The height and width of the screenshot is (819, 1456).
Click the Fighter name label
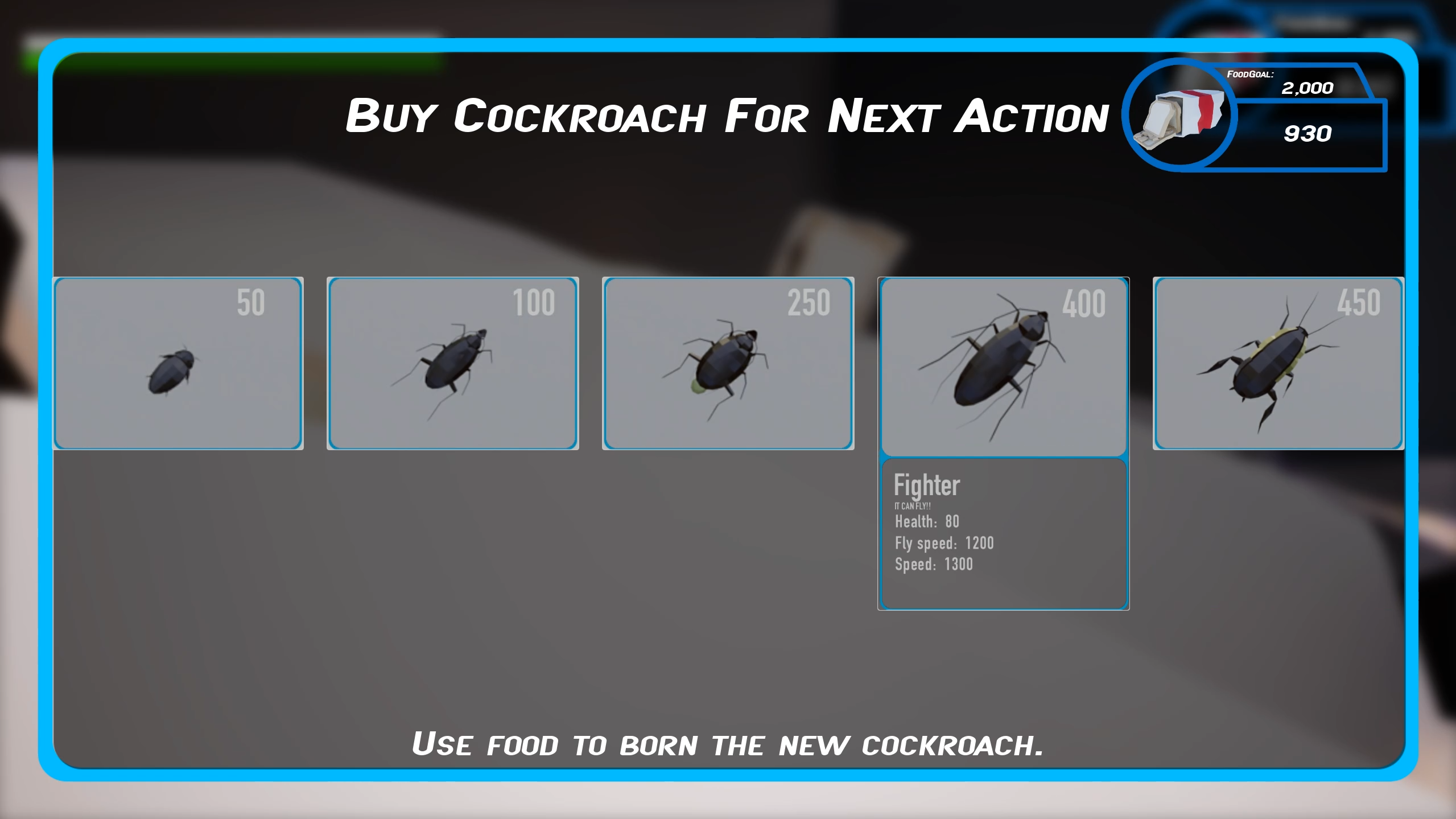click(926, 485)
